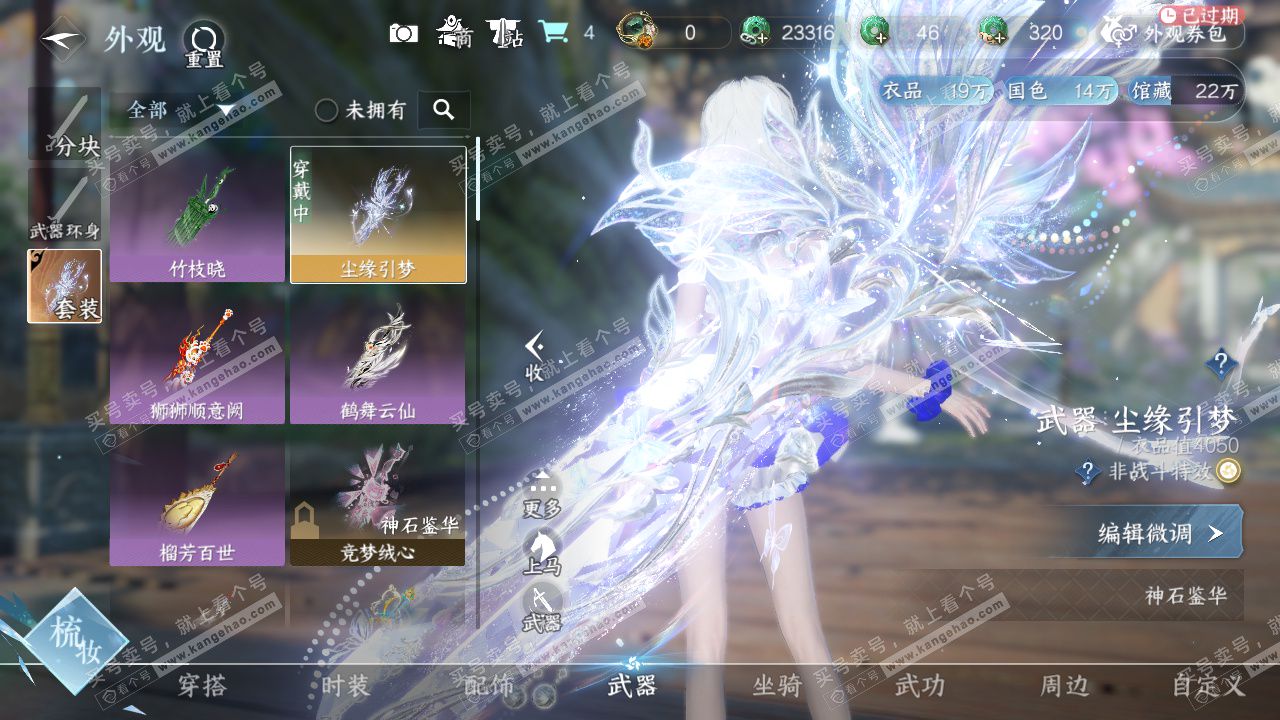The image size is (1280, 720).
Task: Collapse the panel with 收 arrow
Action: point(535,357)
